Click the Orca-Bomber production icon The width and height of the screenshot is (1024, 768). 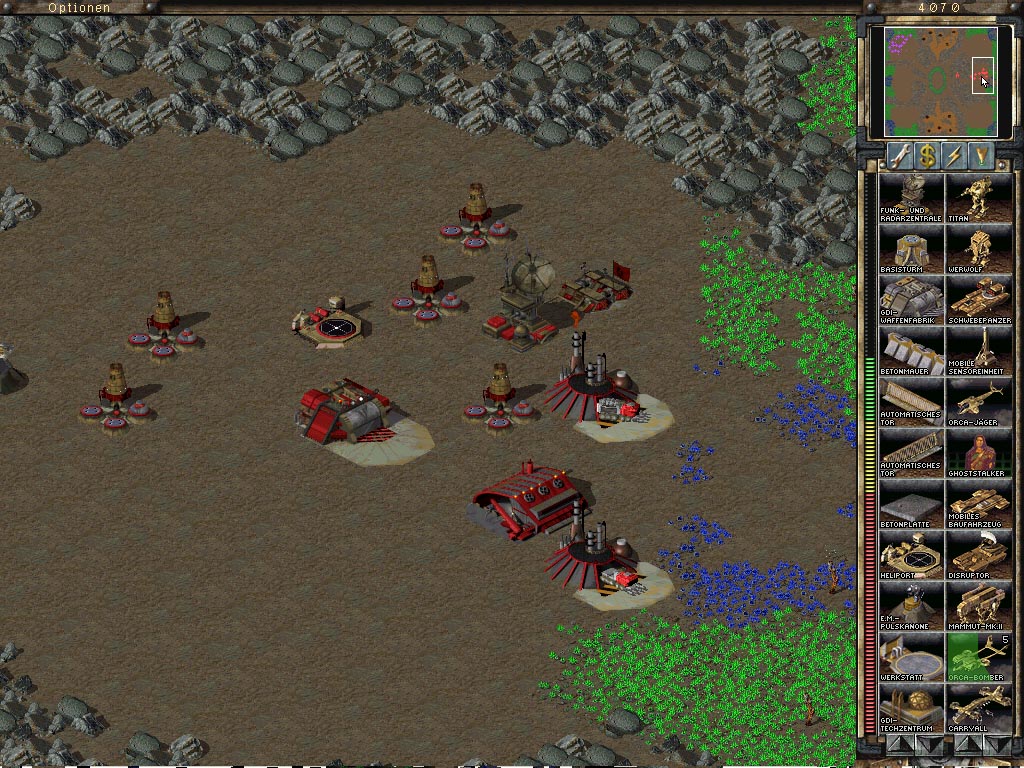tap(977, 657)
